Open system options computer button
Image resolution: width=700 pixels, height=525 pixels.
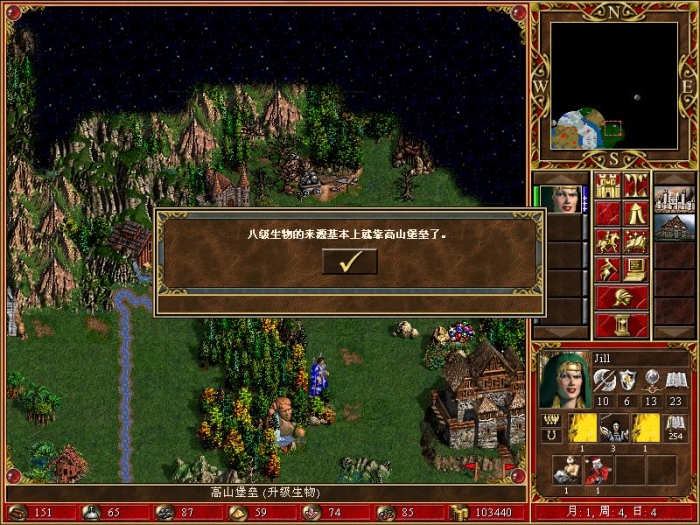click(636, 269)
